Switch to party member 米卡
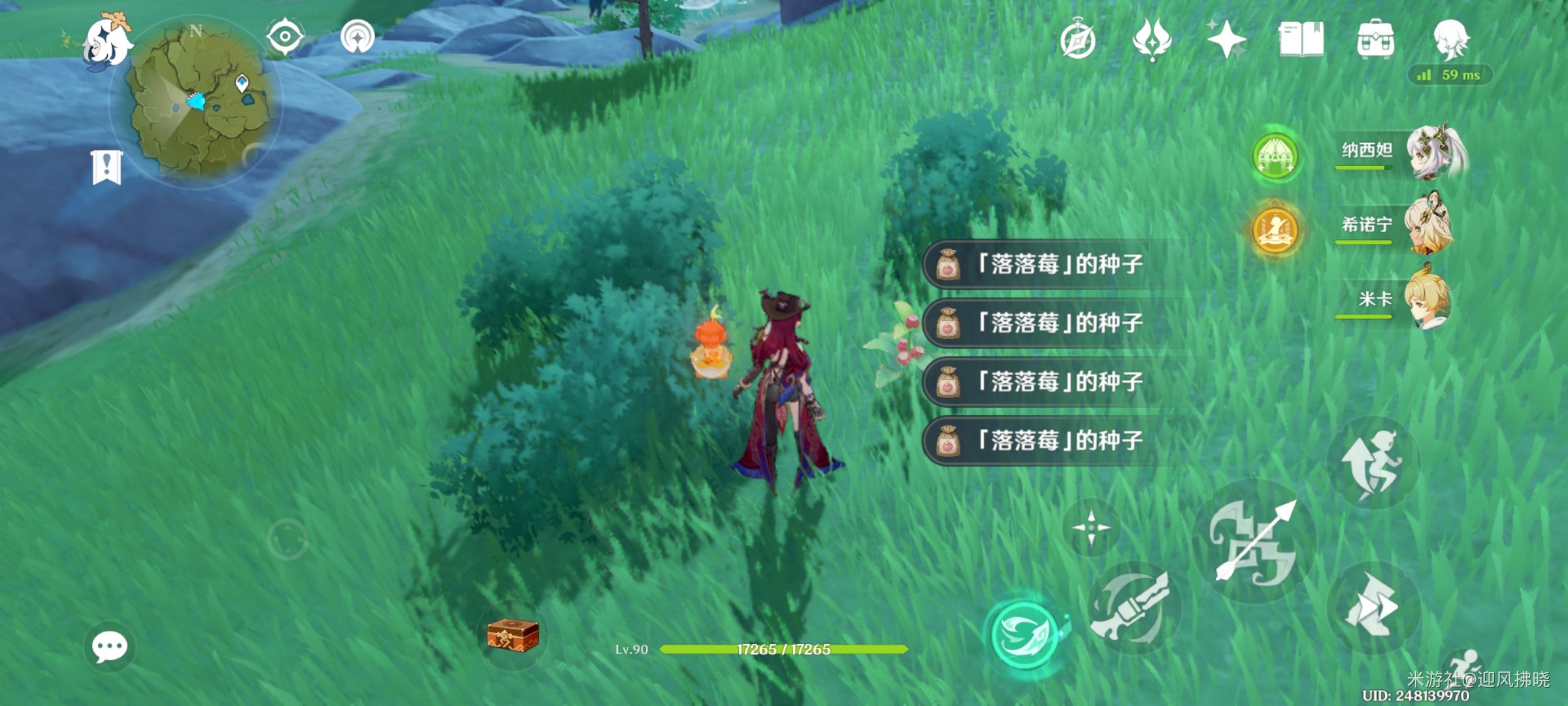Screen dimensions: 1568x706 click(1426, 300)
